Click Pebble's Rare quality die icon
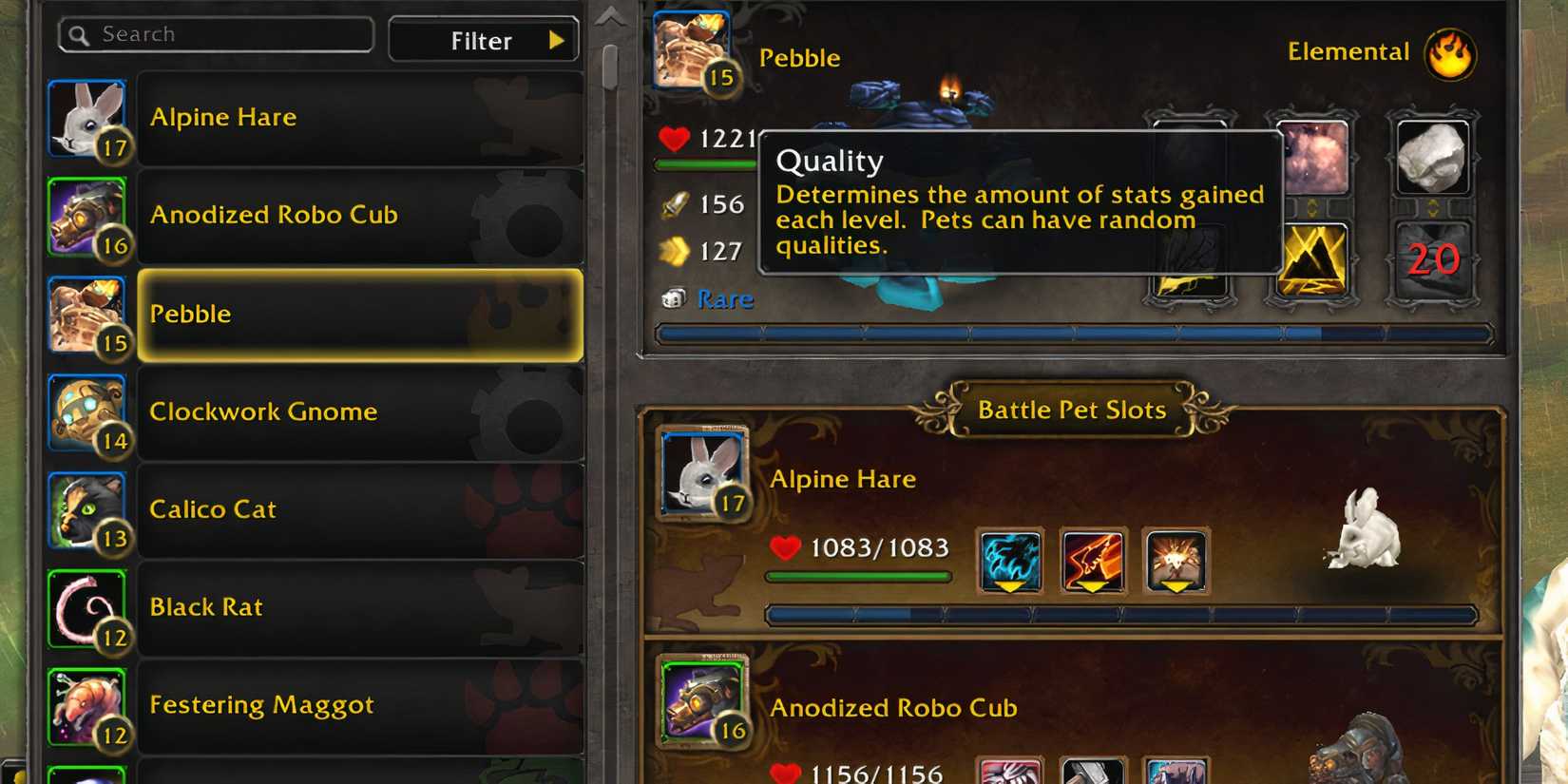This screenshot has height=784, width=1568. (x=674, y=298)
